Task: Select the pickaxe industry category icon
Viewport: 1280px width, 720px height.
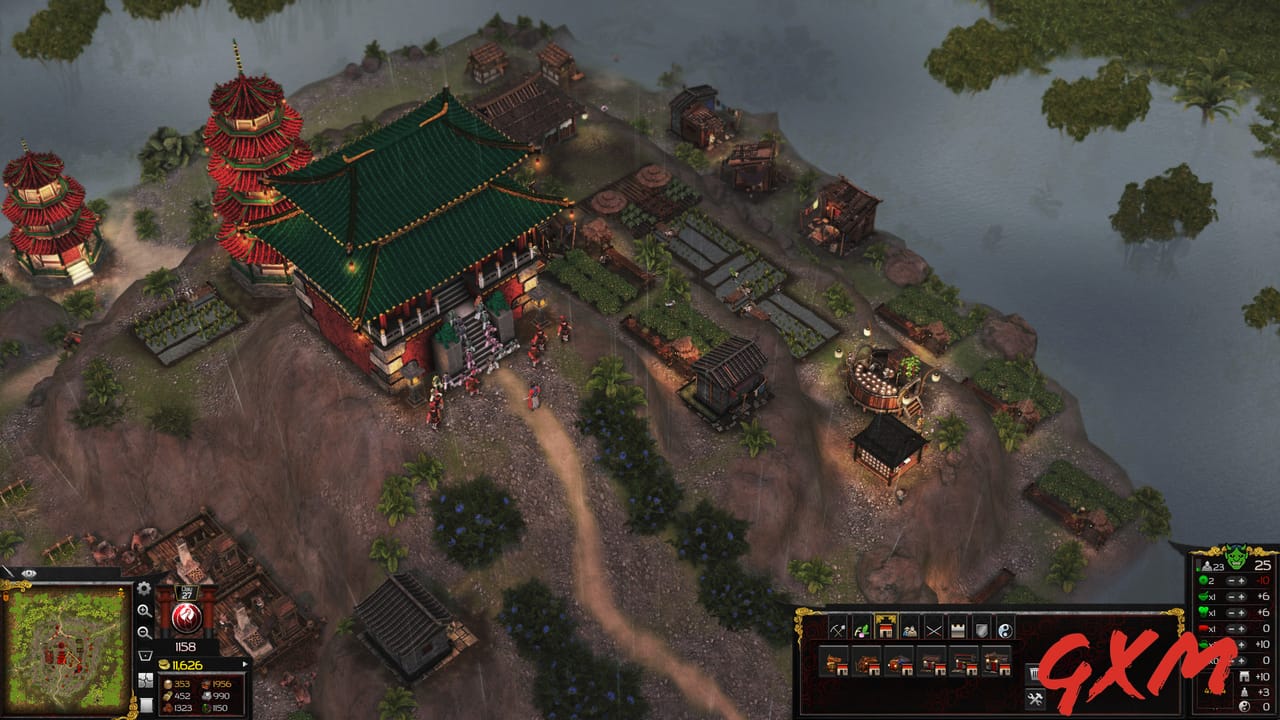Action: 838,631
